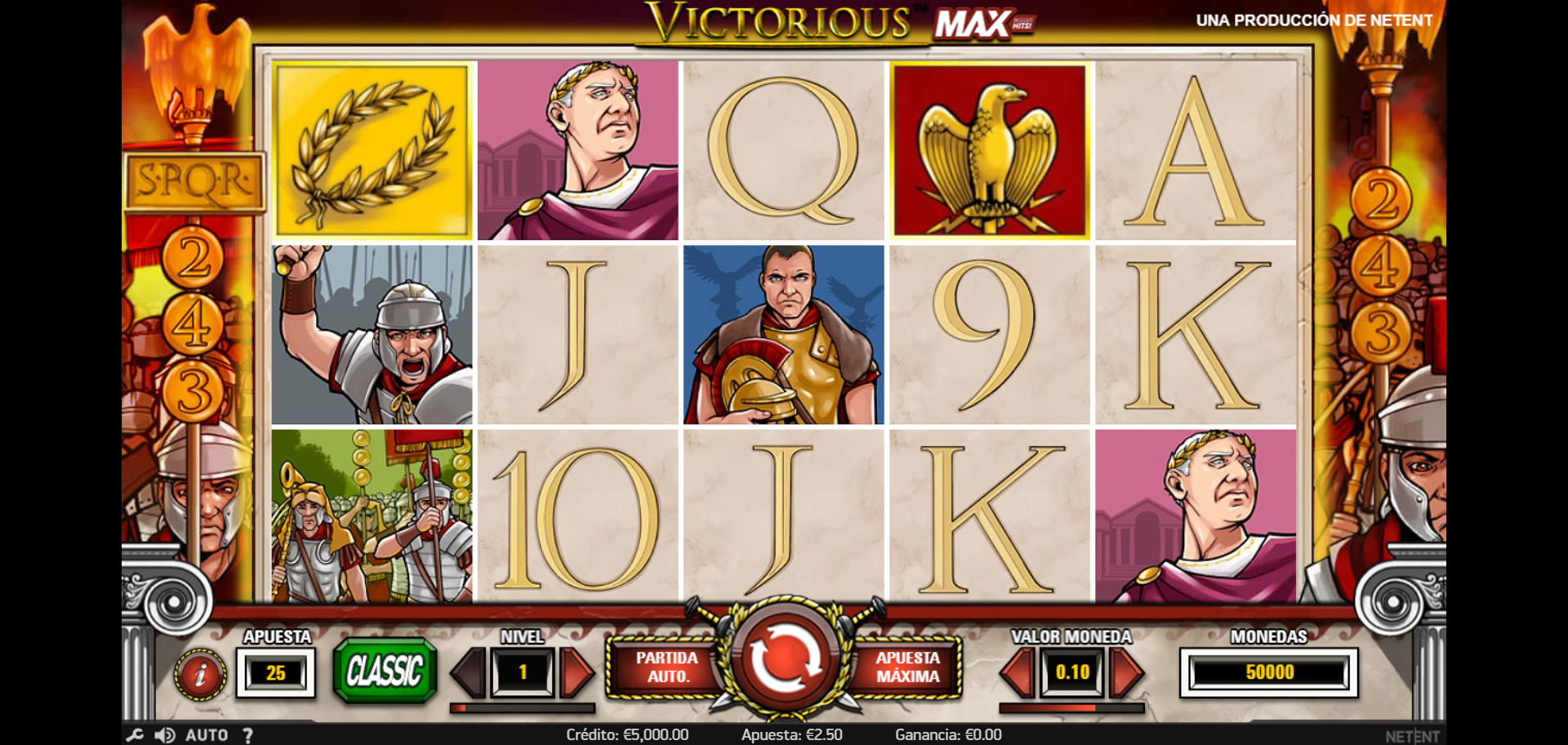
Task: Raise the coin value (Valor Moneda)
Action: click(1127, 672)
